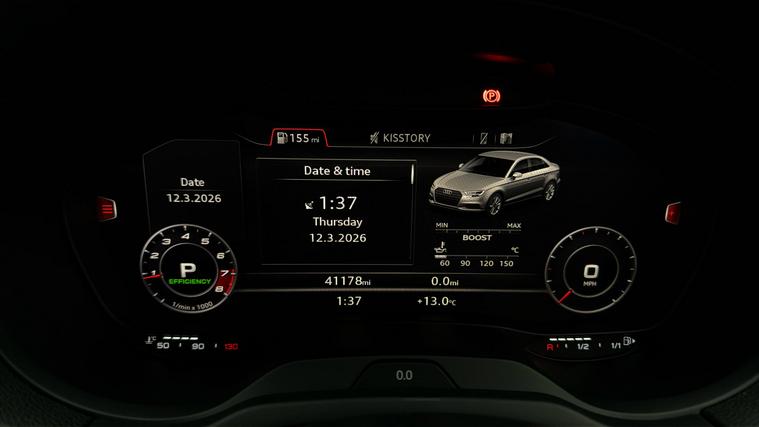Select the 155 mi fuel range tab
Image resolution: width=759 pixels, height=427 pixels.
click(298, 138)
